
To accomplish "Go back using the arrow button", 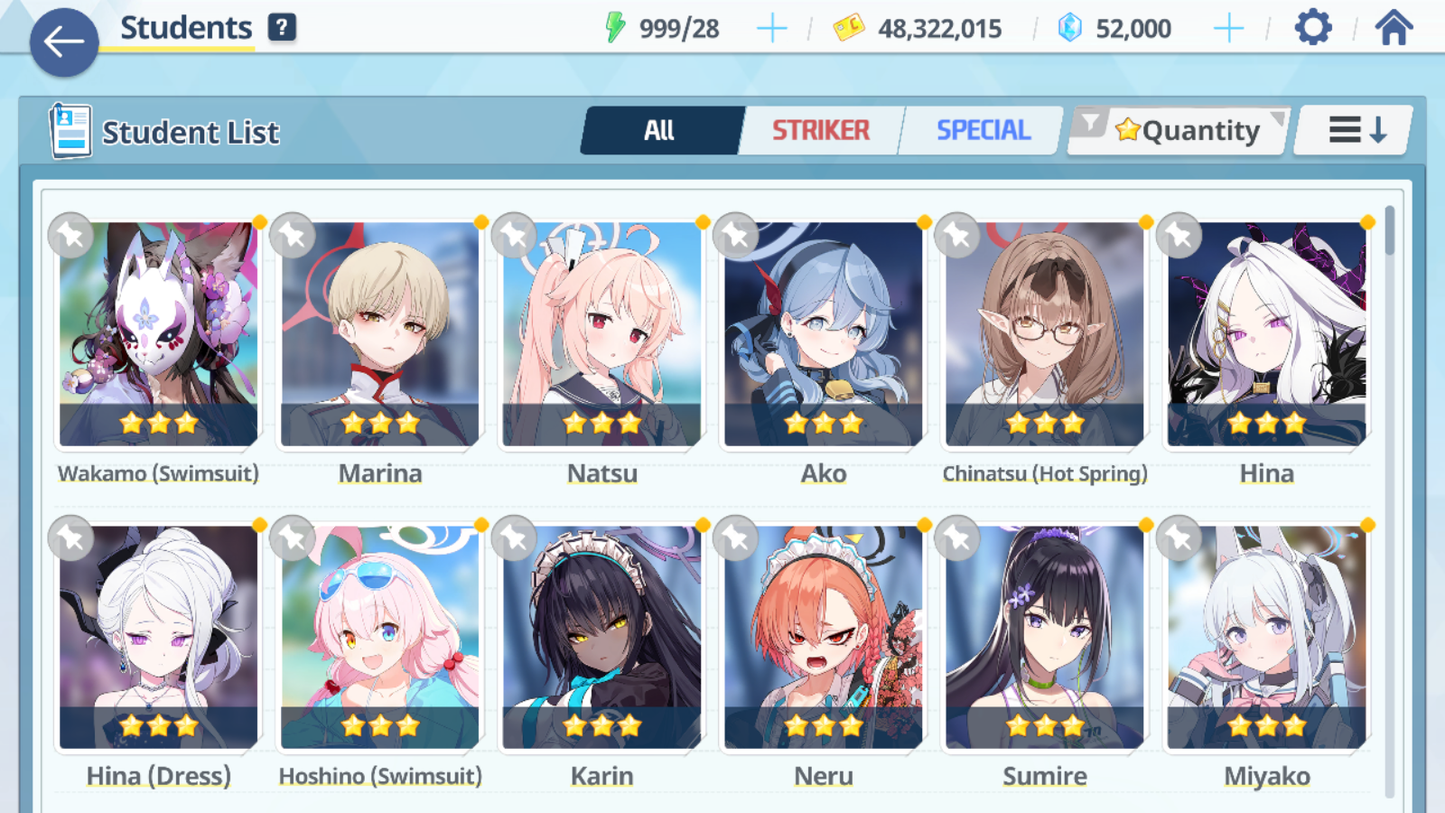I will click(x=64, y=42).
